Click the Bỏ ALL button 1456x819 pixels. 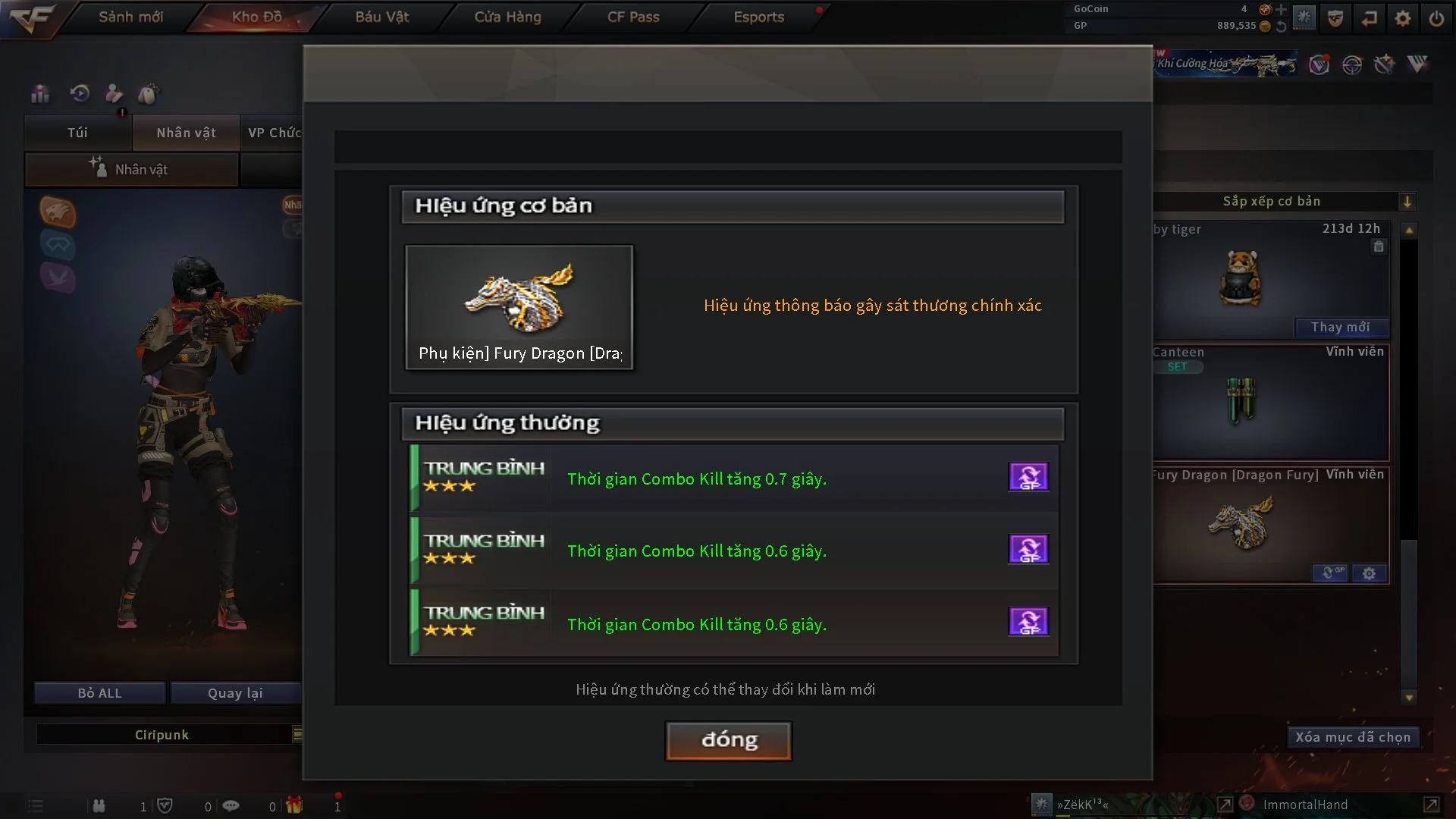pos(99,693)
